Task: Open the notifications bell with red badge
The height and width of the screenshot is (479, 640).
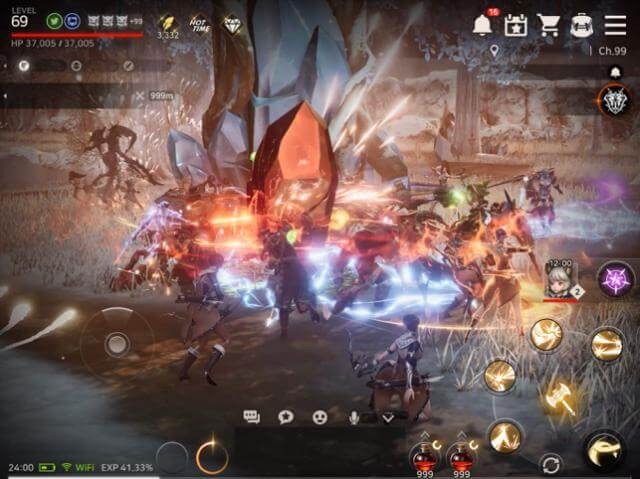Action: coord(484,24)
